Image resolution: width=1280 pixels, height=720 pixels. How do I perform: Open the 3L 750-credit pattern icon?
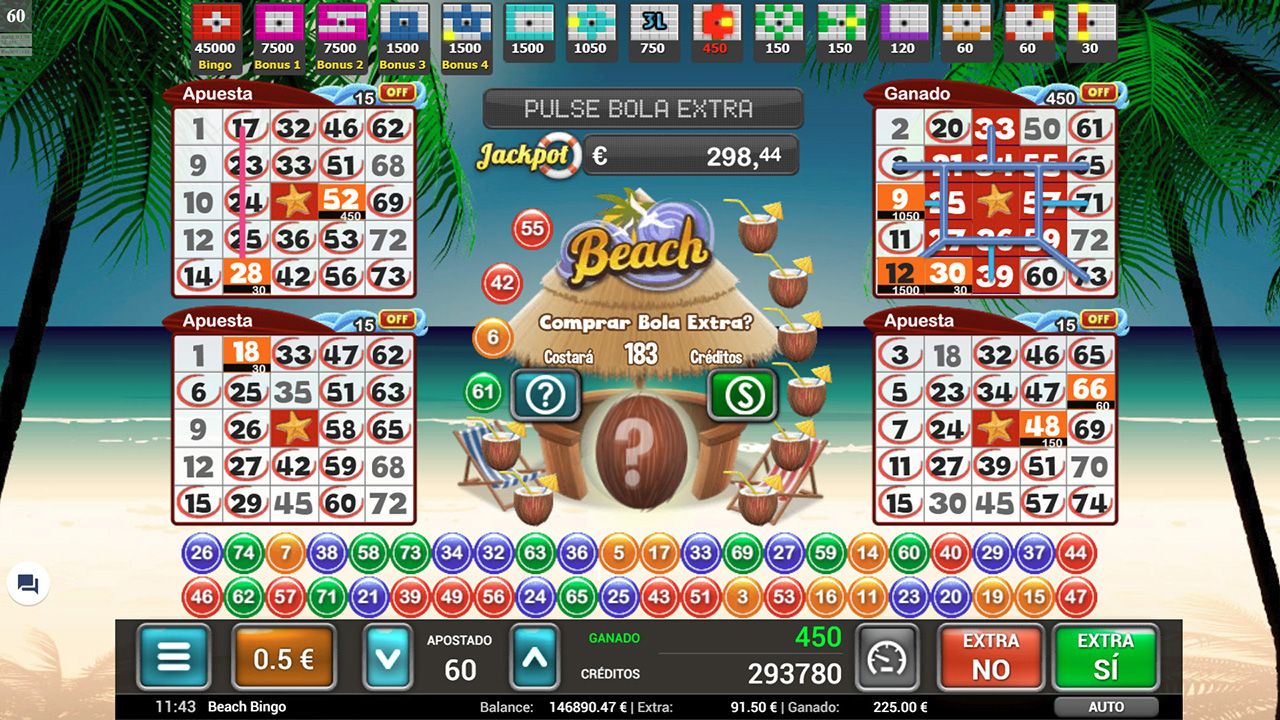(x=653, y=27)
